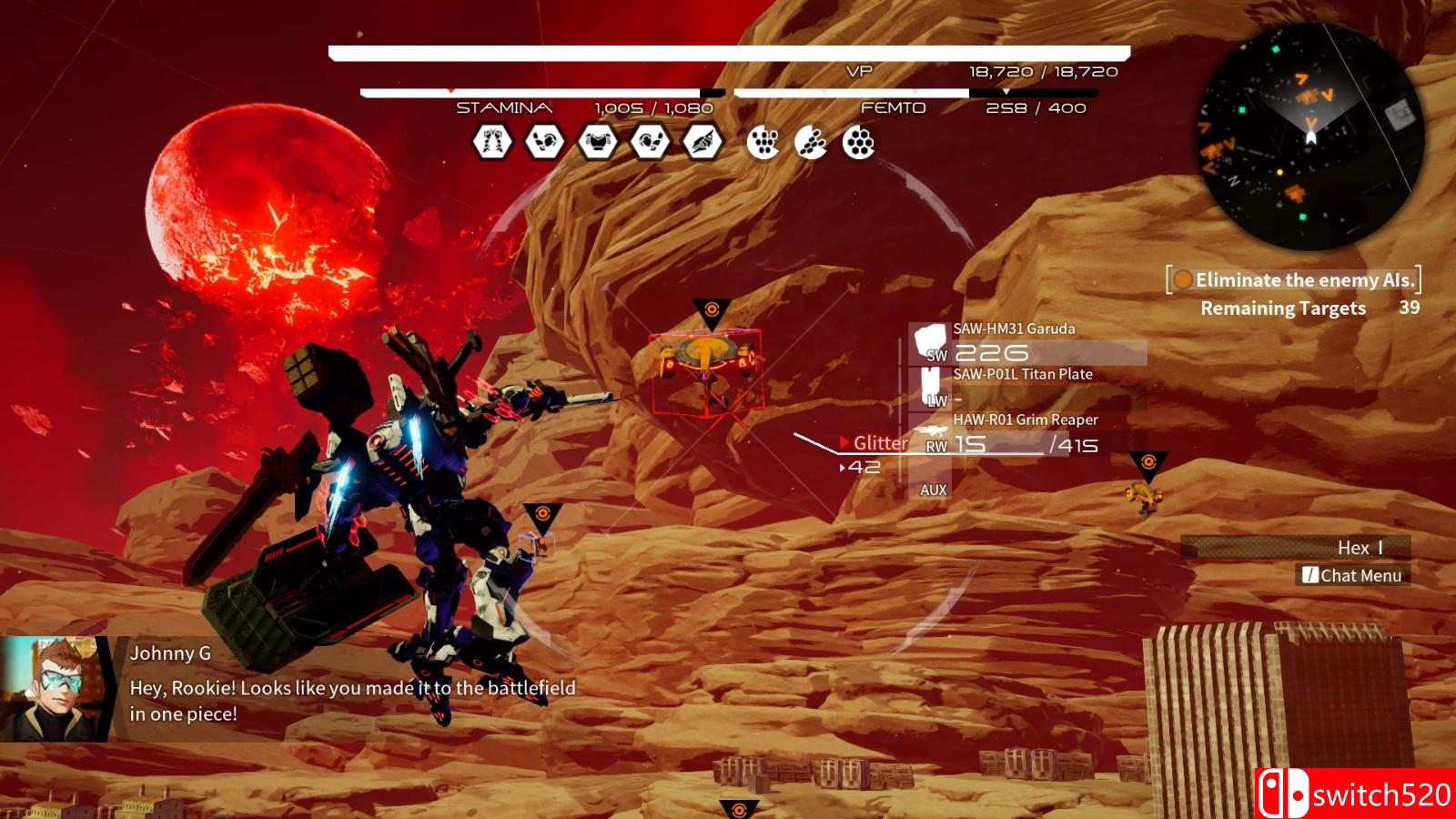Open the Chat Menu

1352,575
